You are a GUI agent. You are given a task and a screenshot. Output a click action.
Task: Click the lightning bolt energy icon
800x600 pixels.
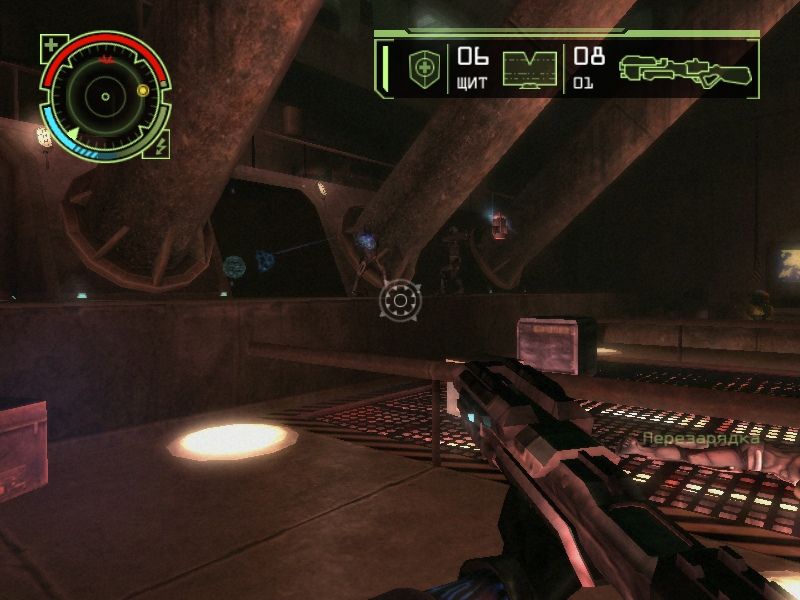click(160, 146)
